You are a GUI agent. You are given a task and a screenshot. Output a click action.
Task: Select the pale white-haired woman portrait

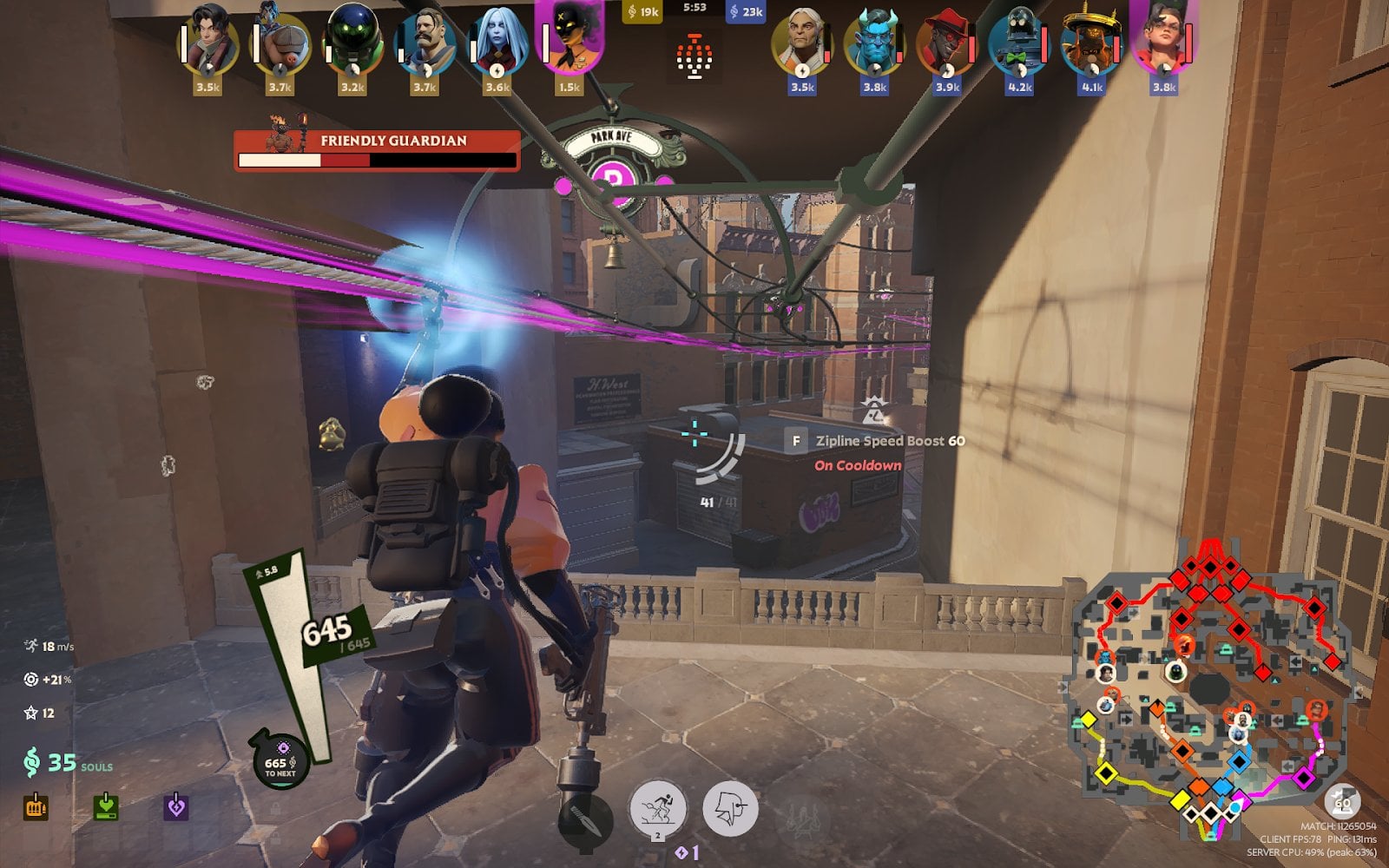[497, 43]
